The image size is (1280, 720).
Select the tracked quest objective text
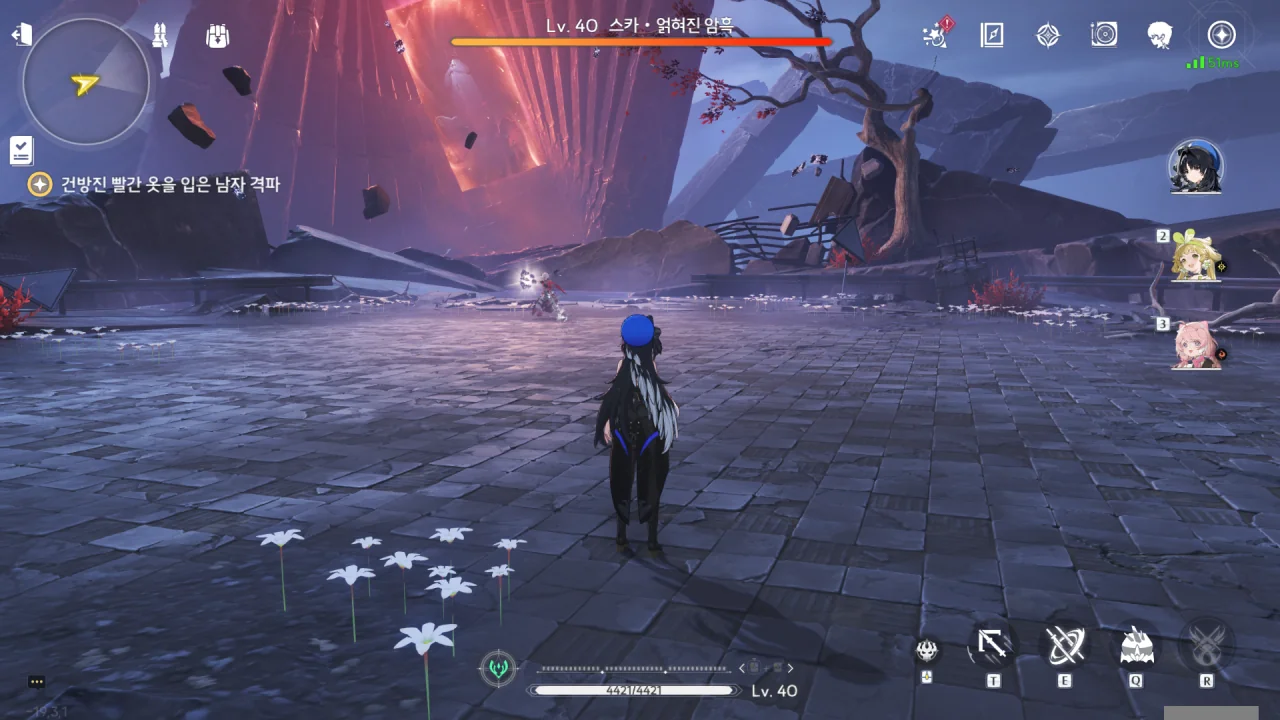tap(170, 184)
